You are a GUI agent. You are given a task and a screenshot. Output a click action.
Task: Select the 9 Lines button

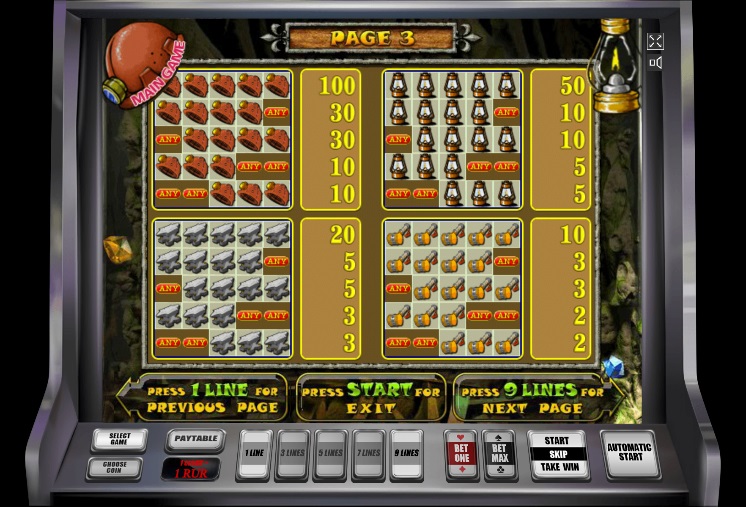406,454
